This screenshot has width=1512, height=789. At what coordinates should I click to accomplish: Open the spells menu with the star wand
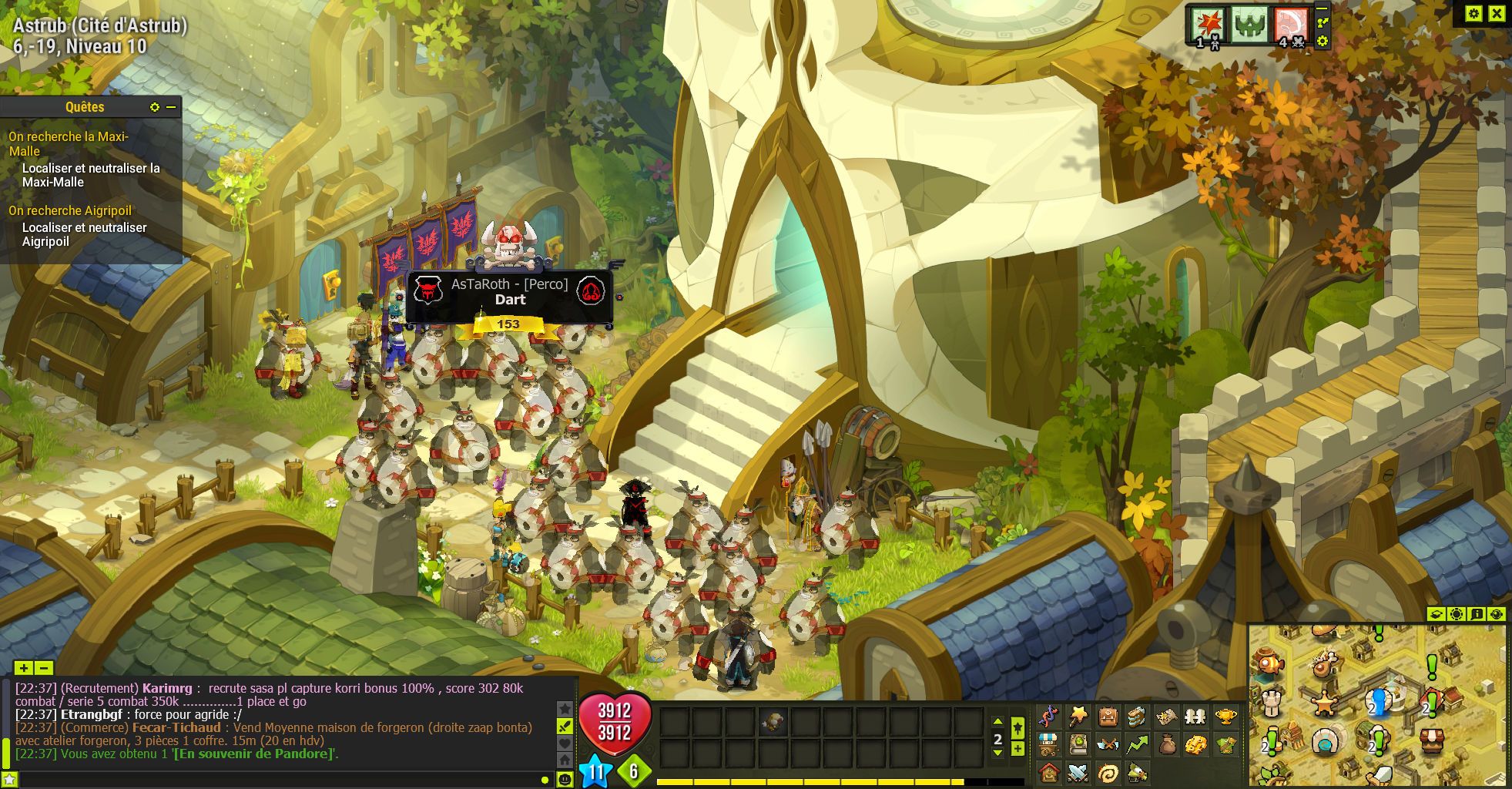[x=1078, y=717]
